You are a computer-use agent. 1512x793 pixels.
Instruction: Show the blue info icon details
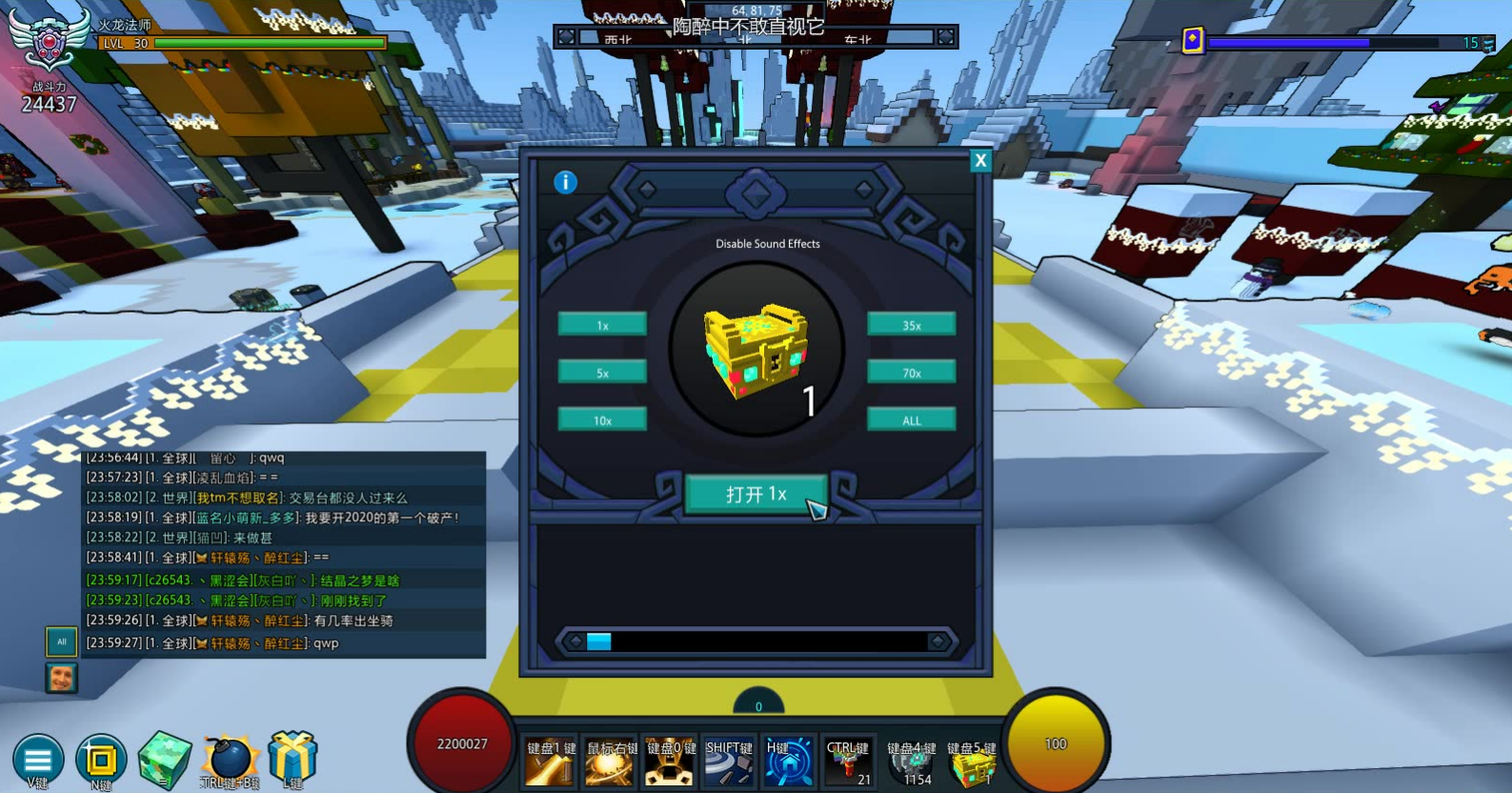coord(565,182)
